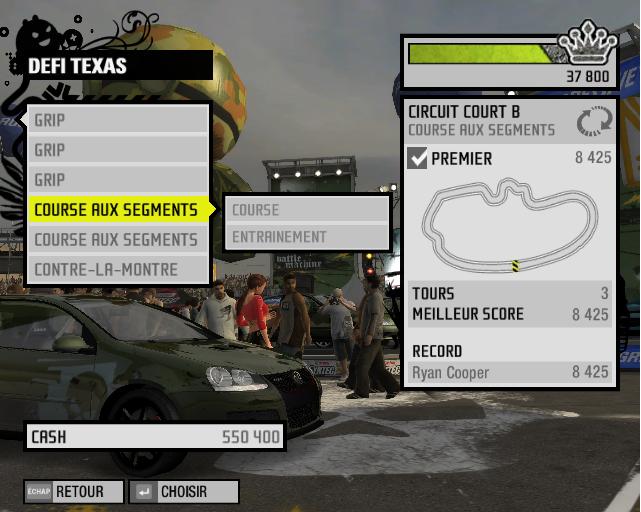The width and height of the screenshot is (641, 512).
Task: Toggle the Premier checkbox
Action: point(418,158)
